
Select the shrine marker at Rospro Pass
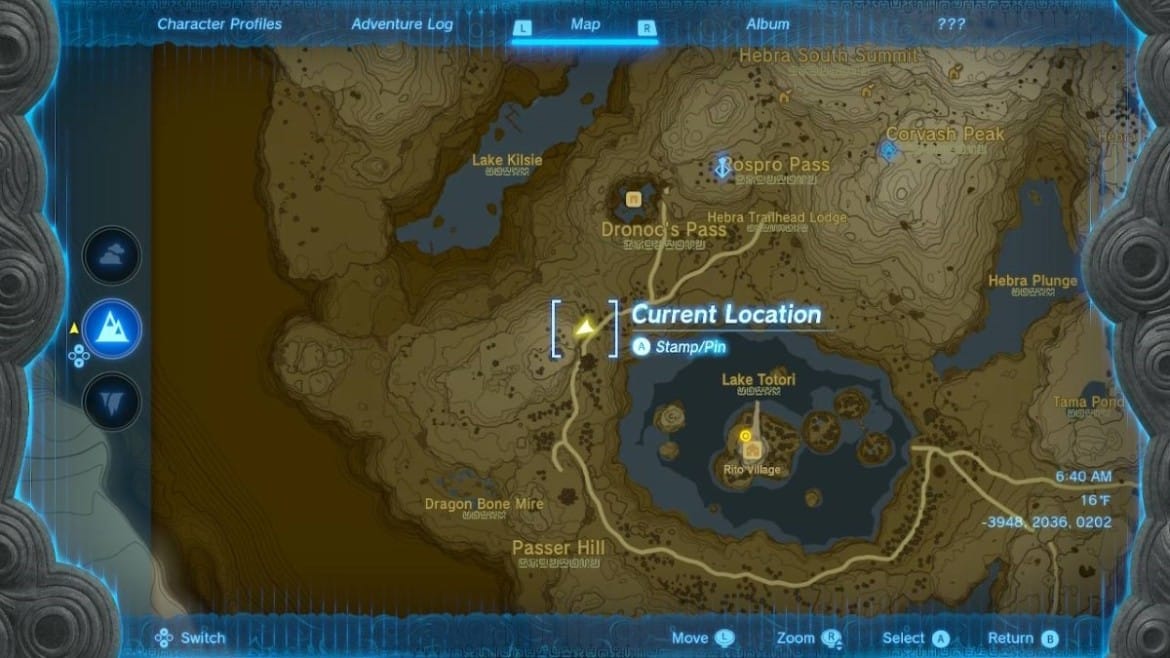[x=722, y=167]
